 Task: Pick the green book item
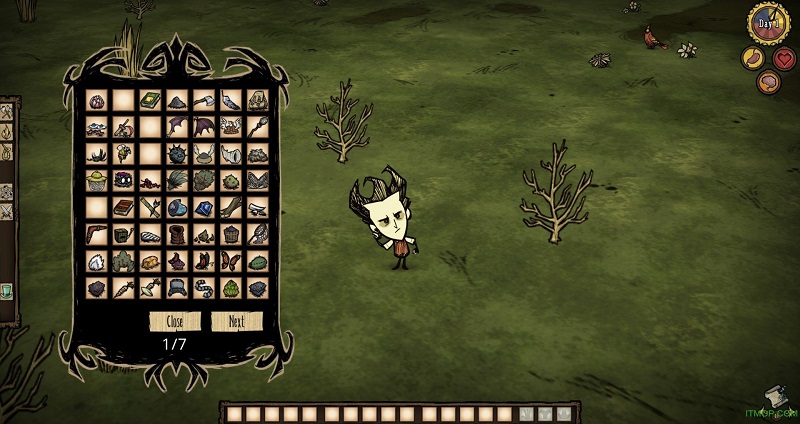[x=150, y=101]
